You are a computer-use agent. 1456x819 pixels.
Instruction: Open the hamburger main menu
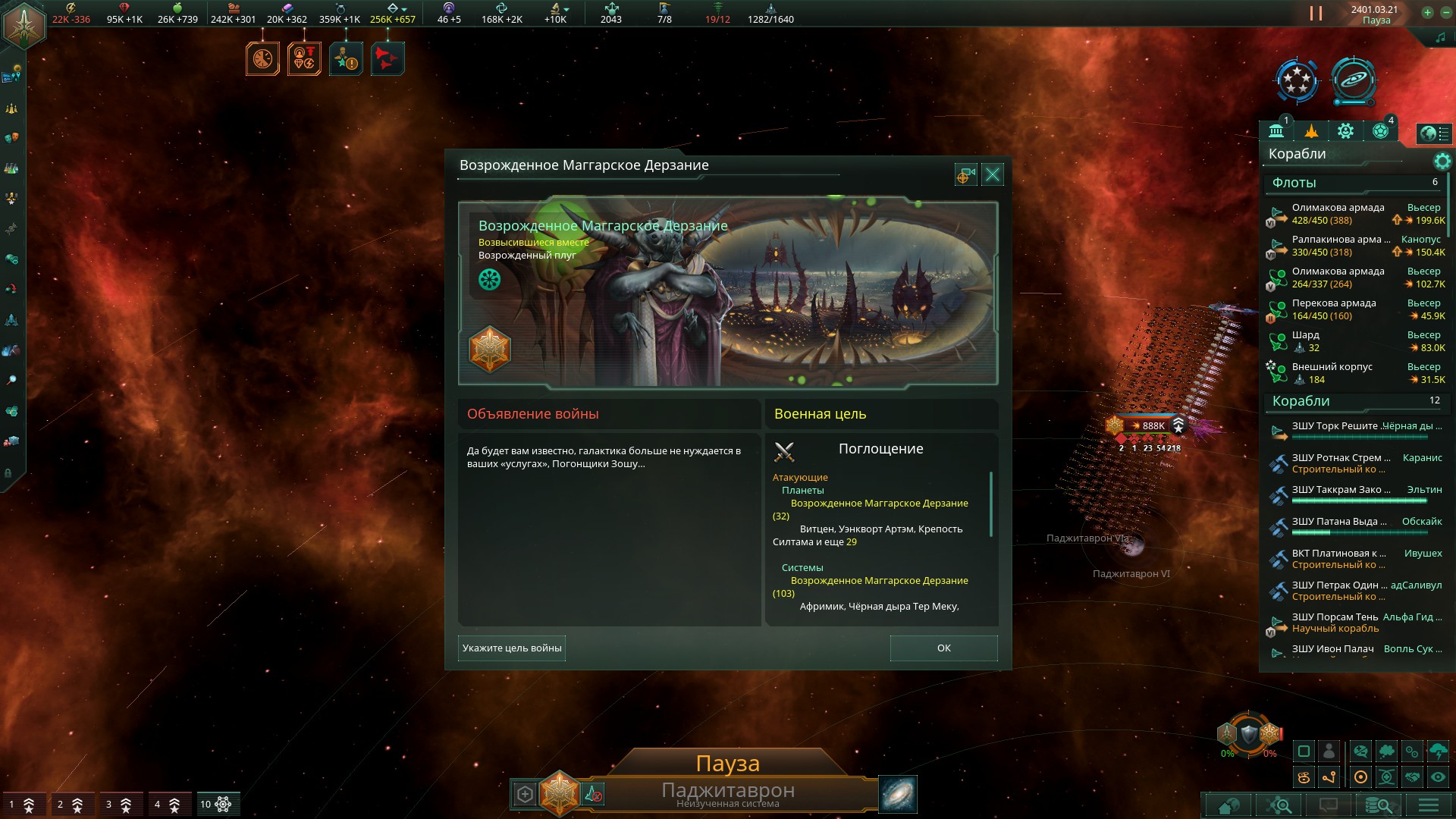pos(1429,805)
